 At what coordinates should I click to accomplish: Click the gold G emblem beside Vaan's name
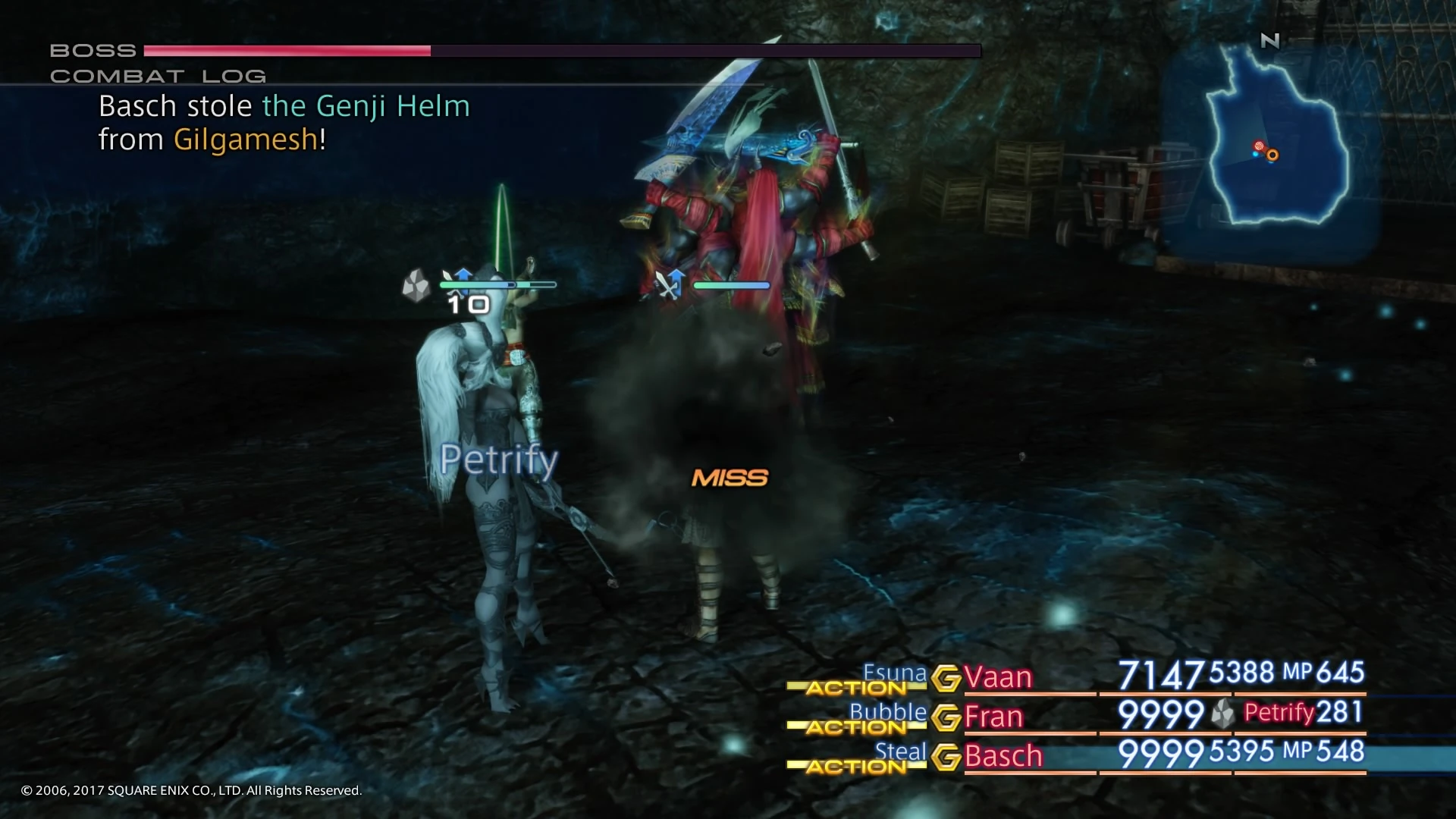946,677
